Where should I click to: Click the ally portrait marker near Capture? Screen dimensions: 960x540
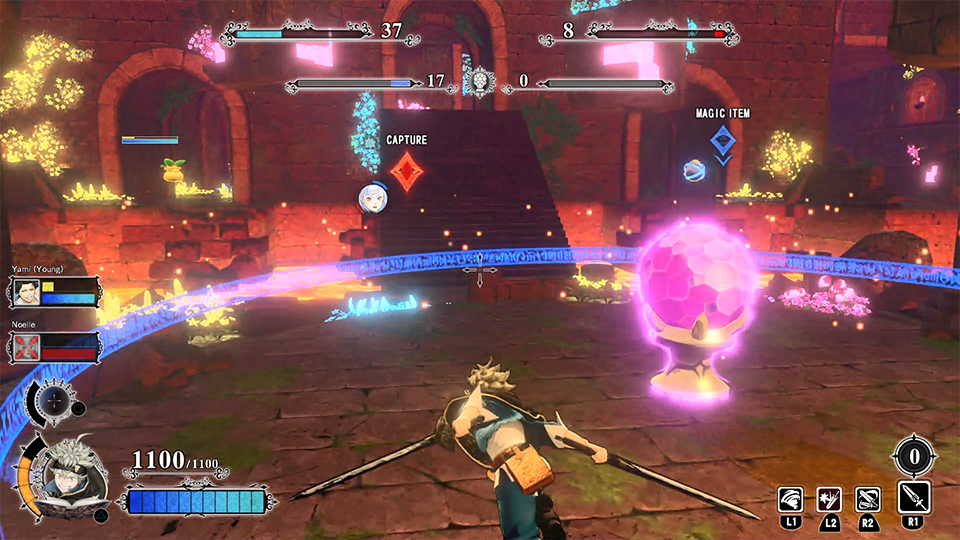373,198
